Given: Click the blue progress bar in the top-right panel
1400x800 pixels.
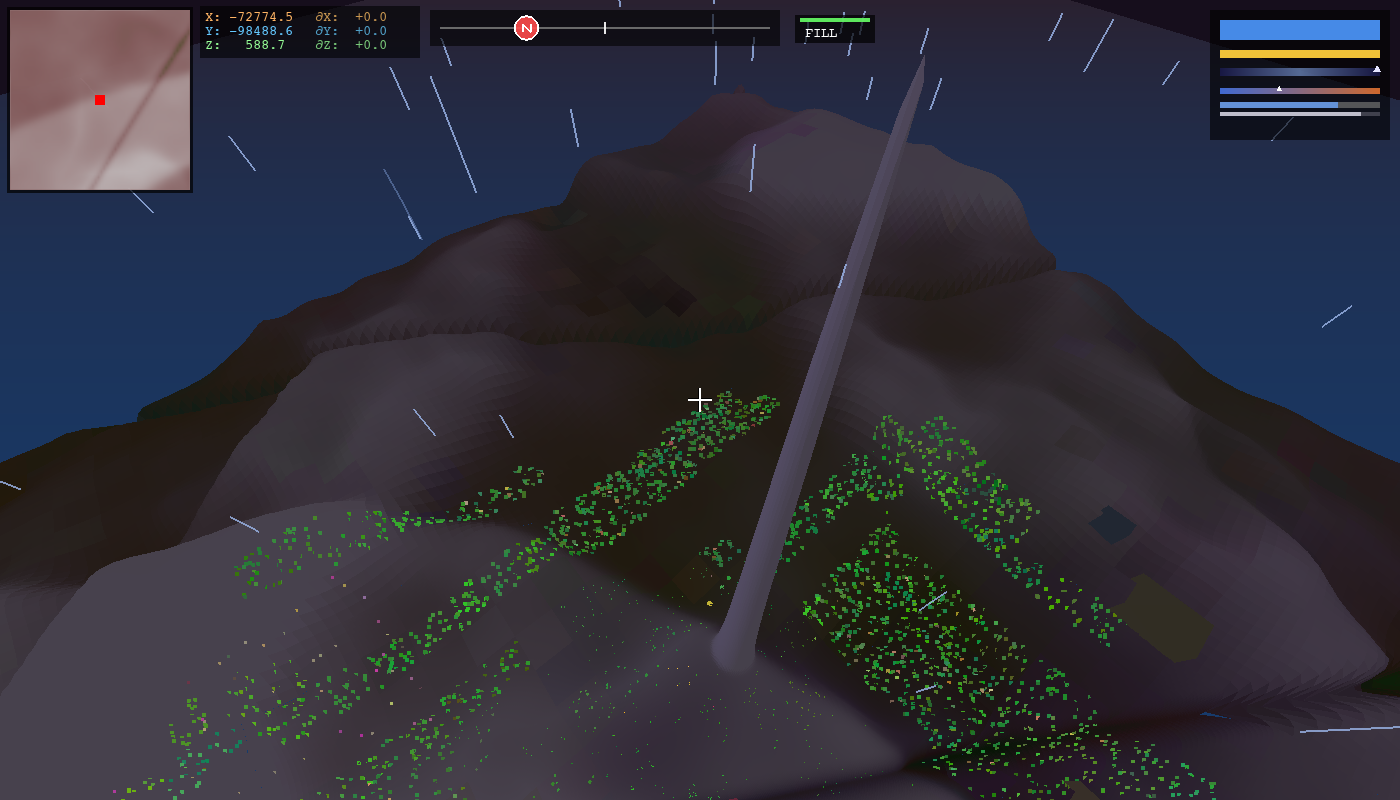Looking at the screenshot, I should tap(1278, 105).
